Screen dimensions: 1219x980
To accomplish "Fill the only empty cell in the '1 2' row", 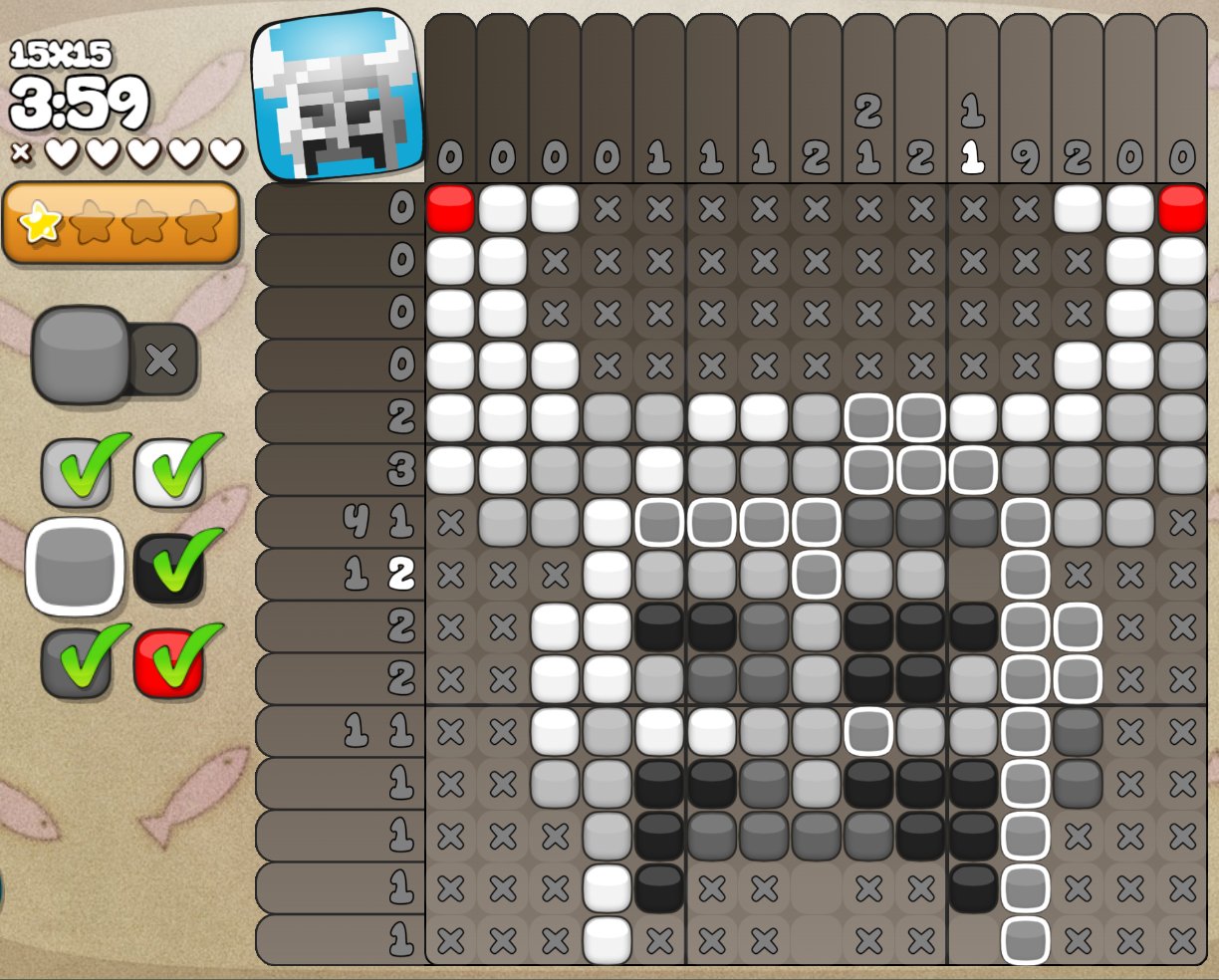I will 973,575.
